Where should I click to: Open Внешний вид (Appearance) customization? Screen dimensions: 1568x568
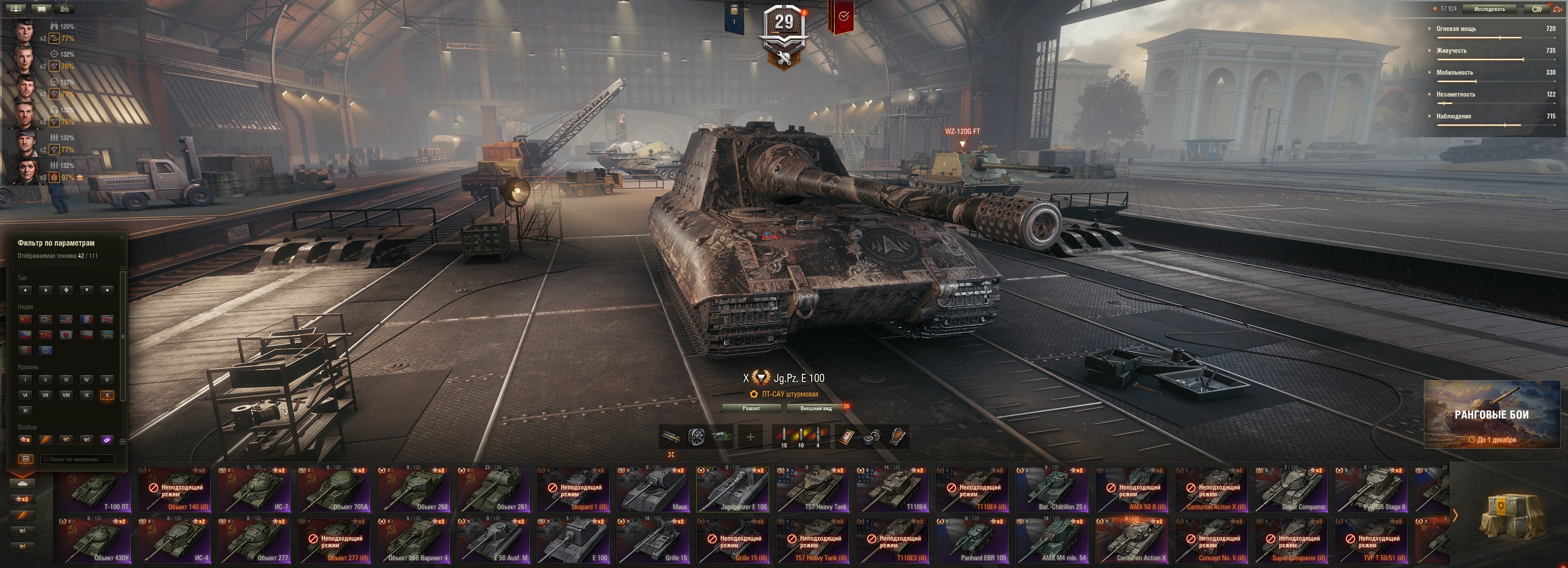click(816, 408)
